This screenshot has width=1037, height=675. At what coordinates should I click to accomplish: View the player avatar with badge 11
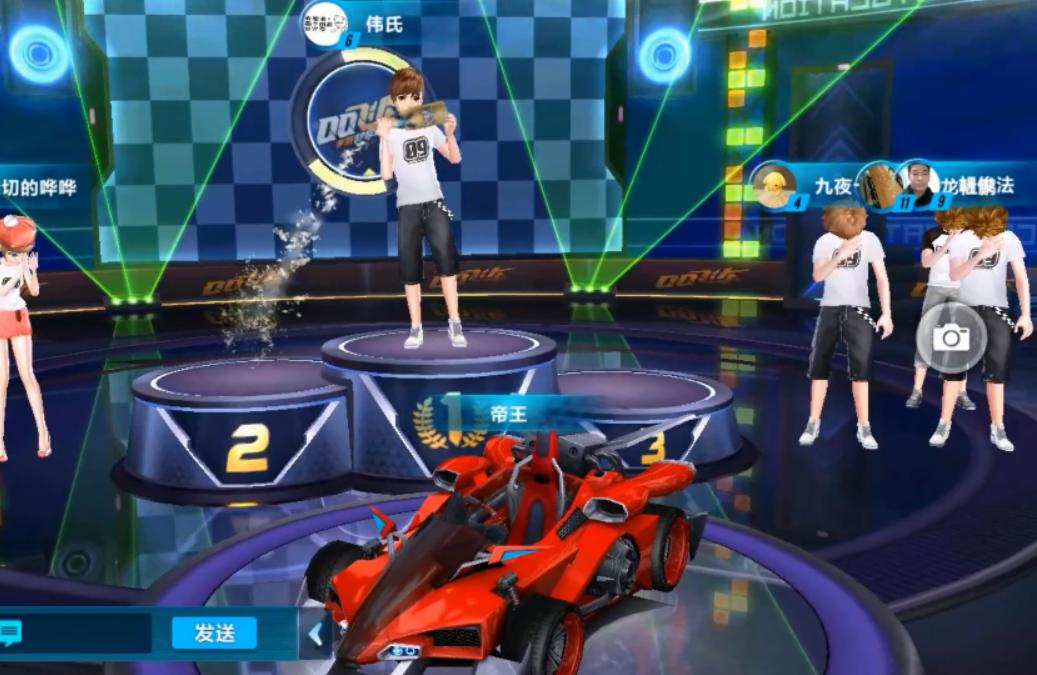[x=880, y=185]
